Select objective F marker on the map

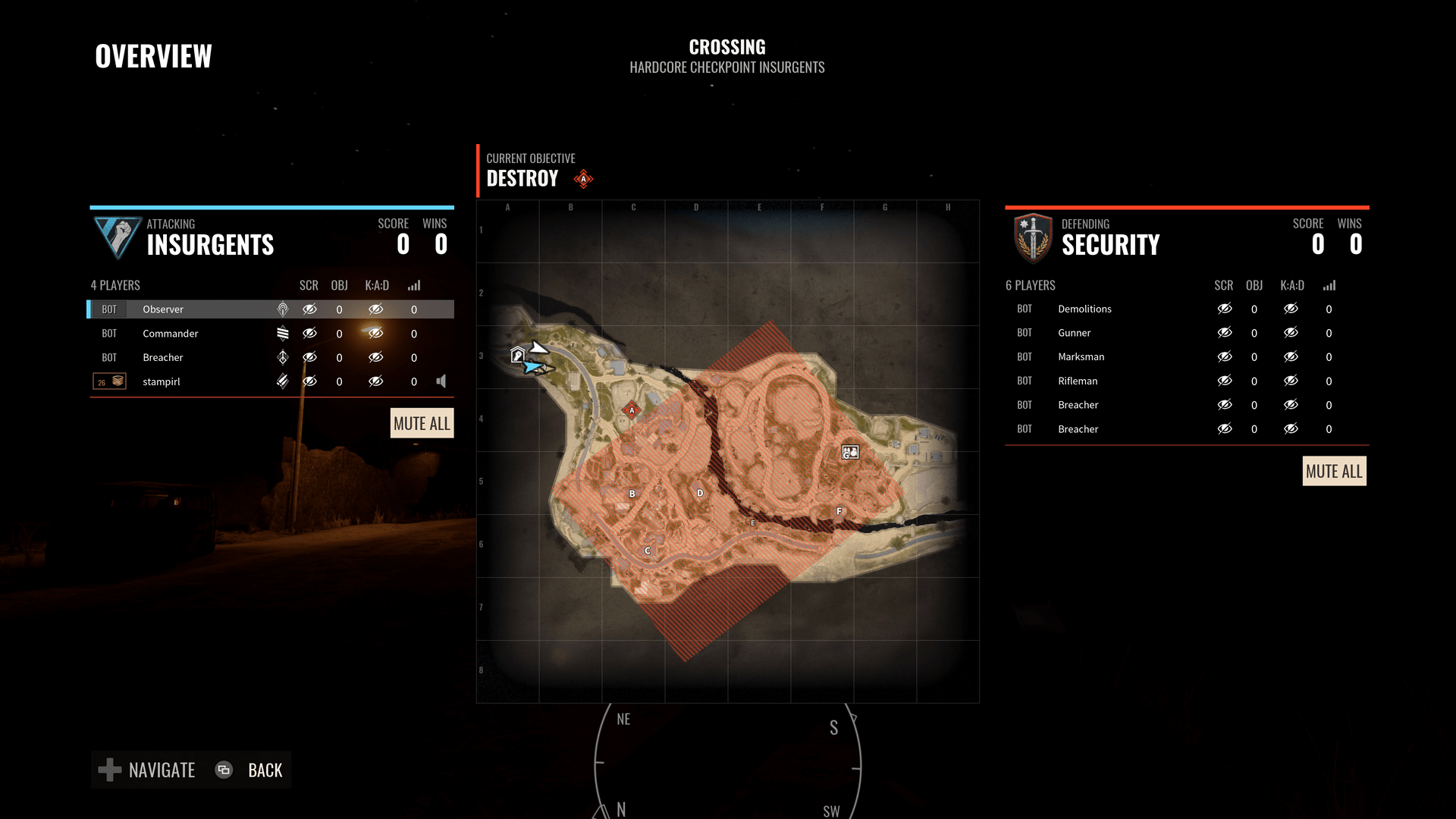click(x=839, y=511)
